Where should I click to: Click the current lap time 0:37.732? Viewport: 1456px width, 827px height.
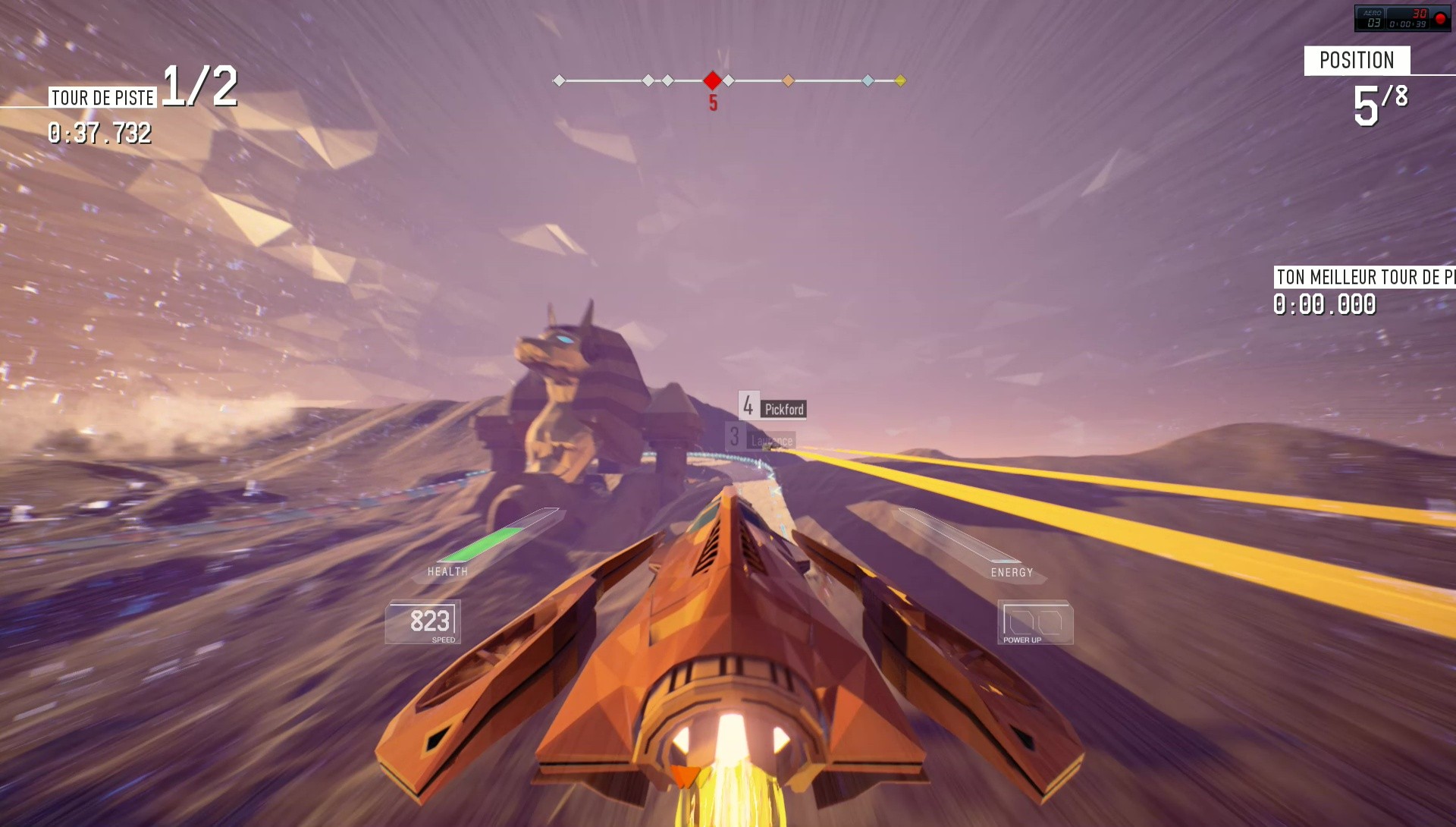coord(99,136)
